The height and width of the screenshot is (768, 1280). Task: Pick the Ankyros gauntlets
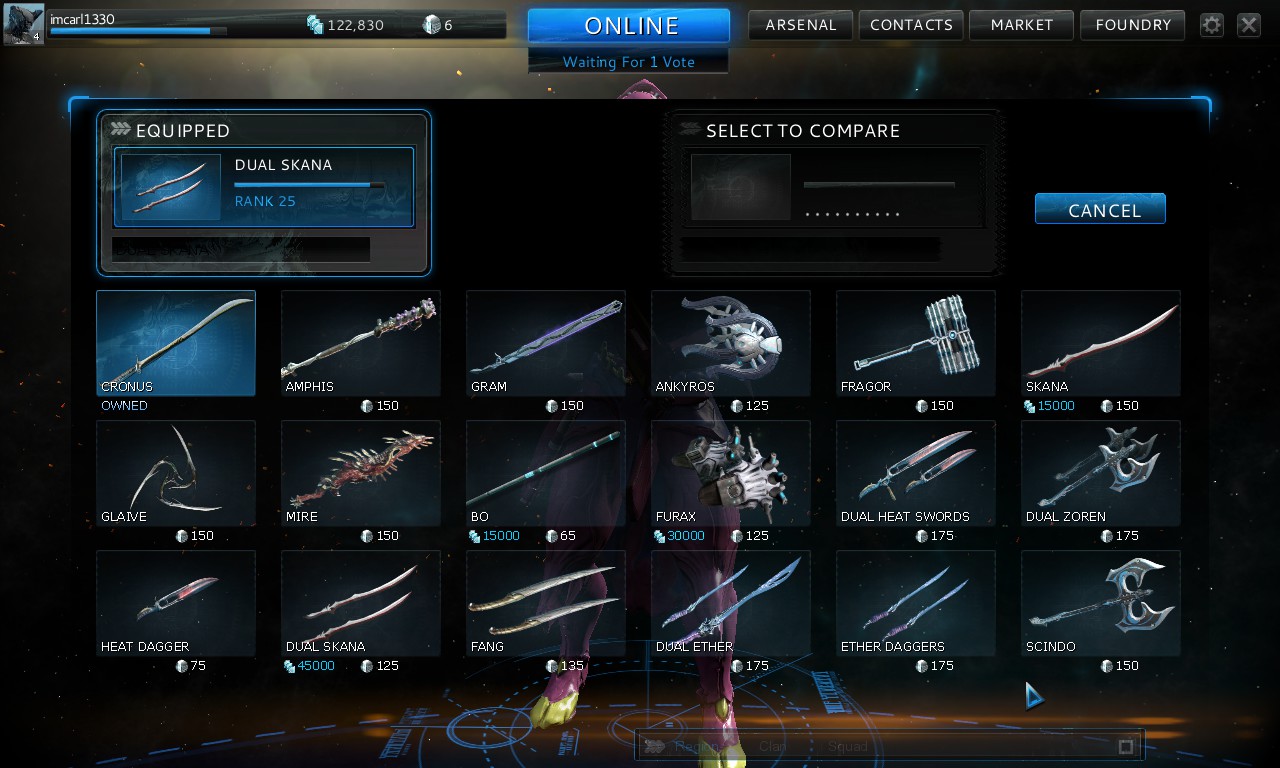pyautogui.click(x=731, y=343)
